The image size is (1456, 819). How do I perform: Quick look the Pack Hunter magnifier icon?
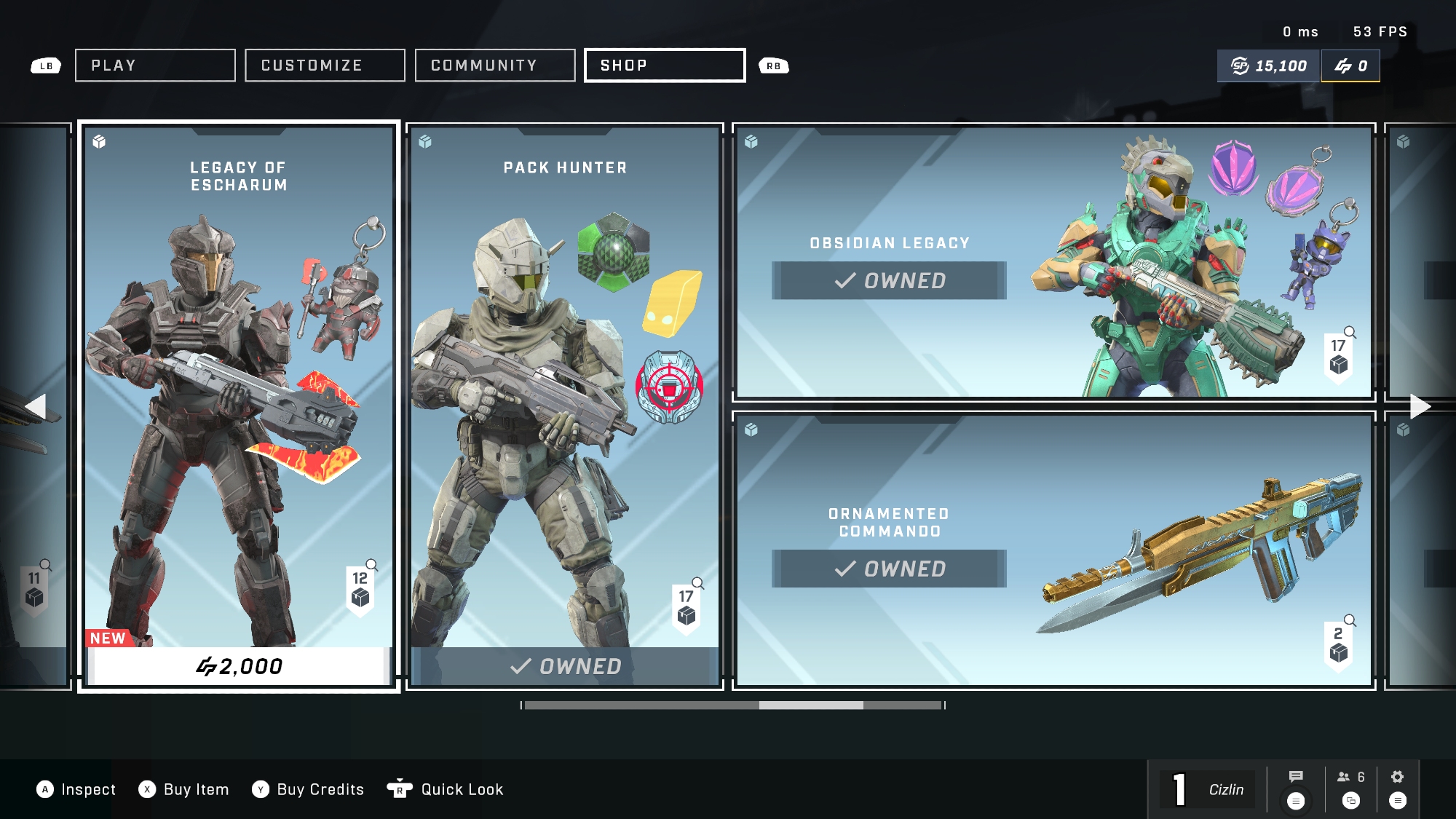point(697,583)
